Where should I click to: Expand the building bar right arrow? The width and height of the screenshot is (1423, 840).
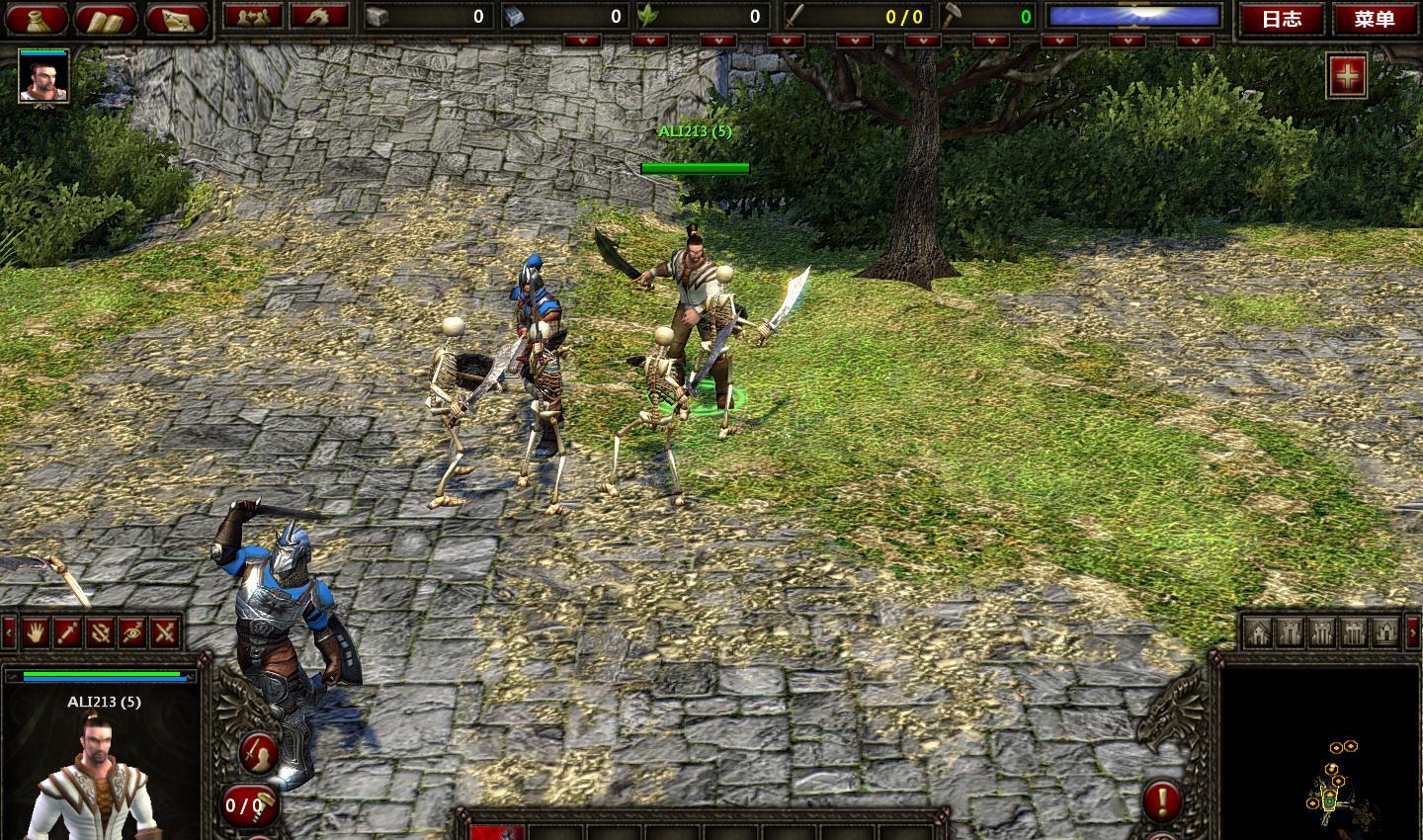tap(1416, 630)
